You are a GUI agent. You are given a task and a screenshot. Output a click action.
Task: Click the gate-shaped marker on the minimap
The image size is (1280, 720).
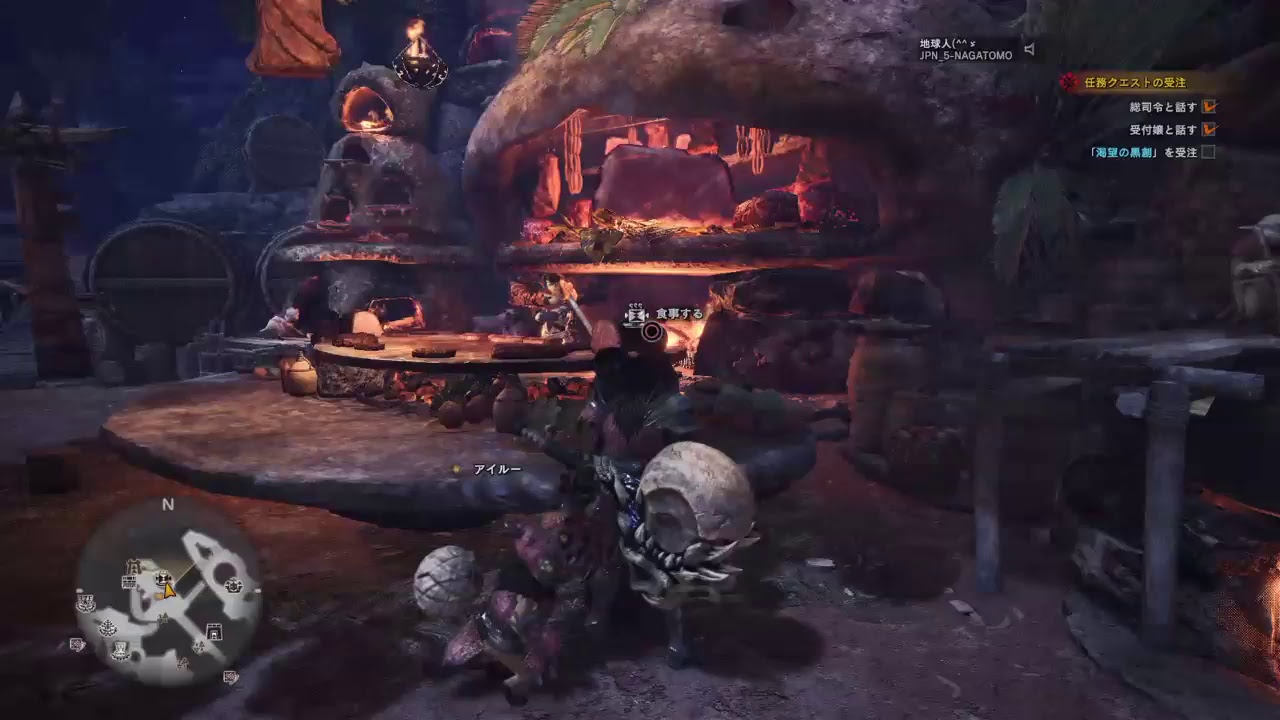tap(213, 630)
